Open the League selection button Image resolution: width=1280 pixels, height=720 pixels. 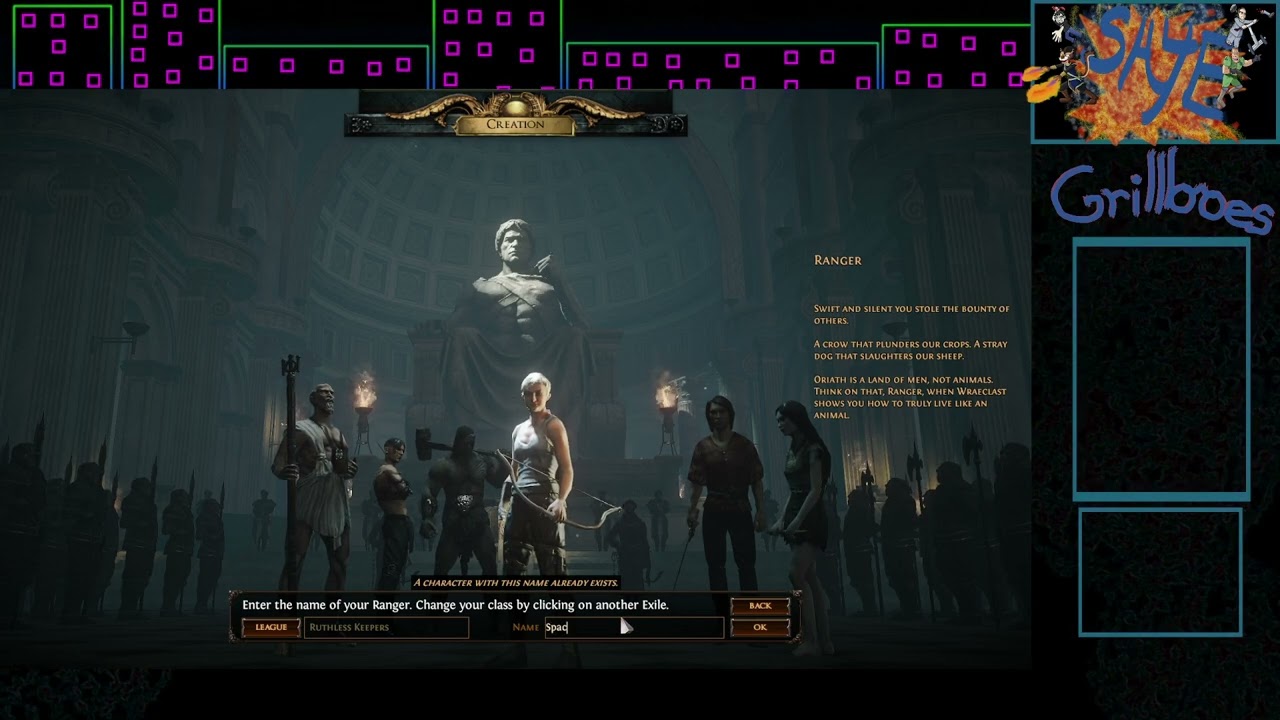point(271,628)
